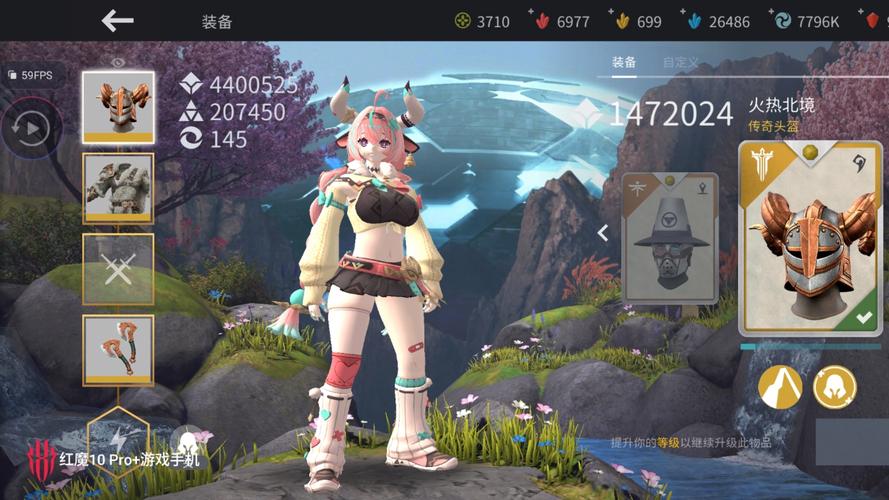Select the twin axes weapon slot
This screenshot has height=500, width=889.
click(118, 349)
